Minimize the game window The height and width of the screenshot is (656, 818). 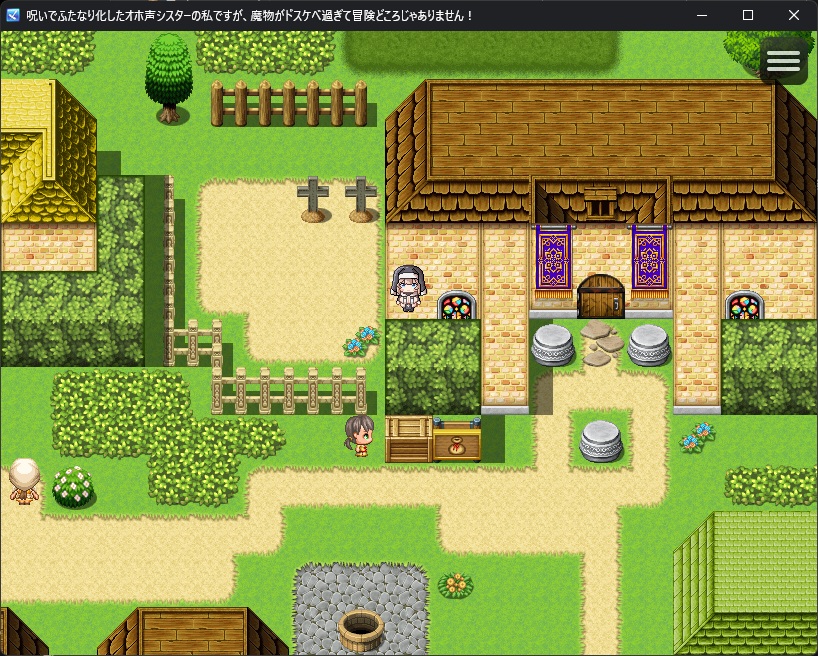click(702, 15)
